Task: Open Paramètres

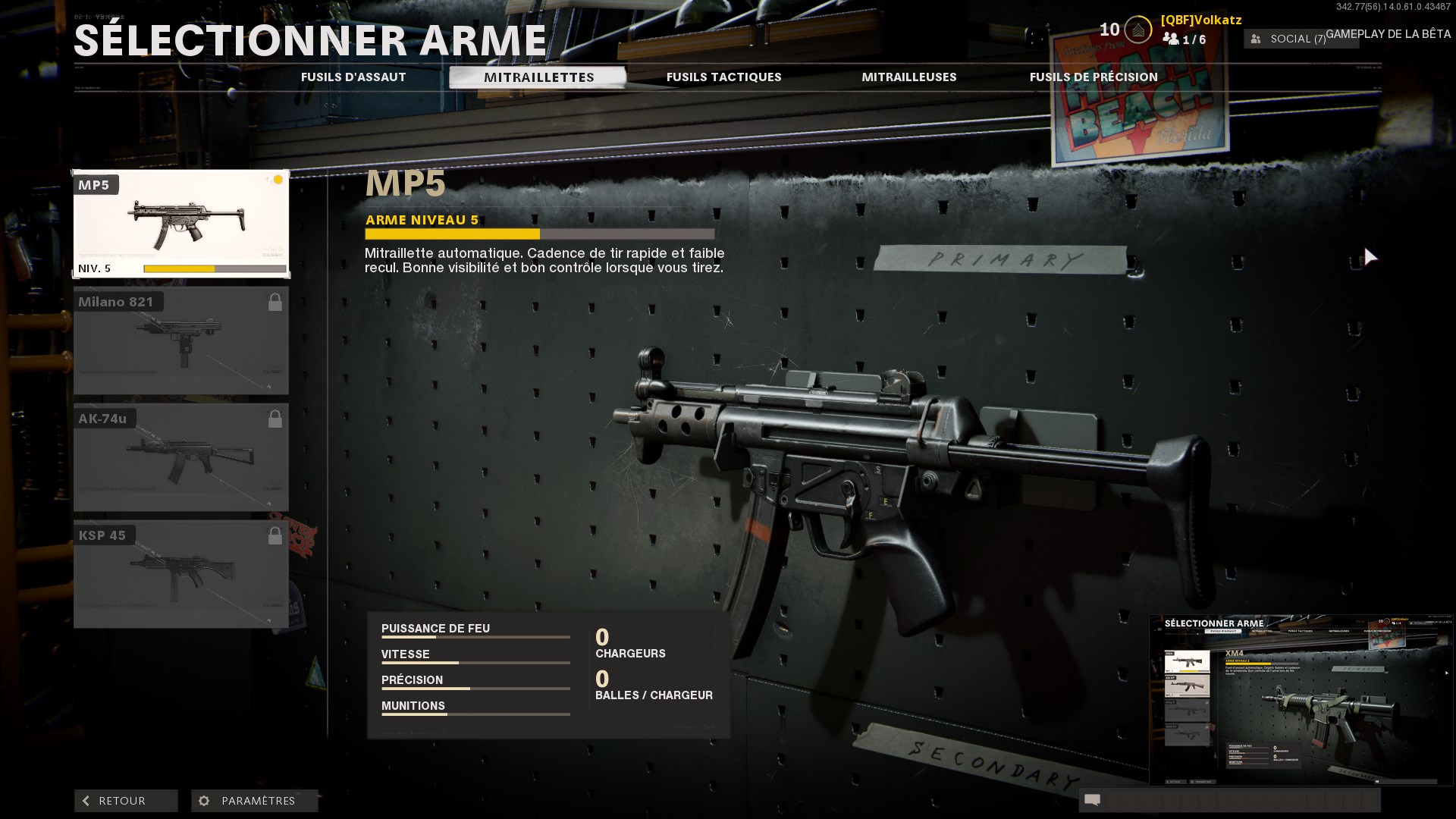Action: (x=254, y=801)
